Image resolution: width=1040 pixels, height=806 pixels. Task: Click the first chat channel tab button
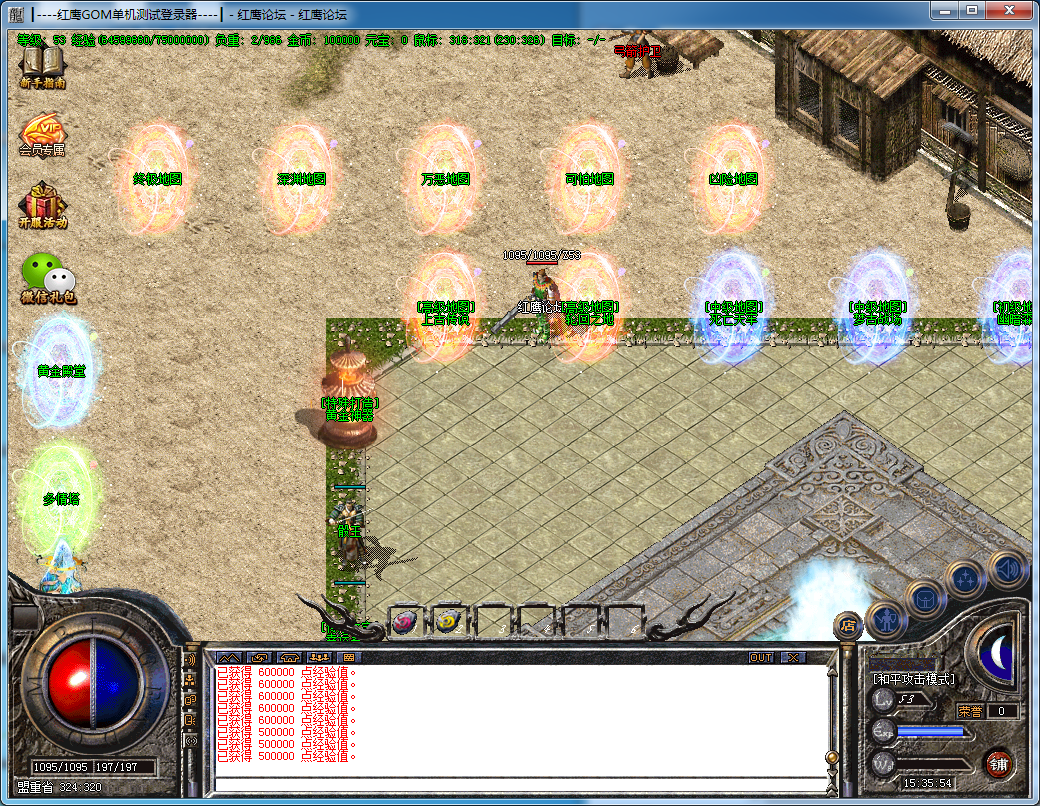[x=229, y=658]
